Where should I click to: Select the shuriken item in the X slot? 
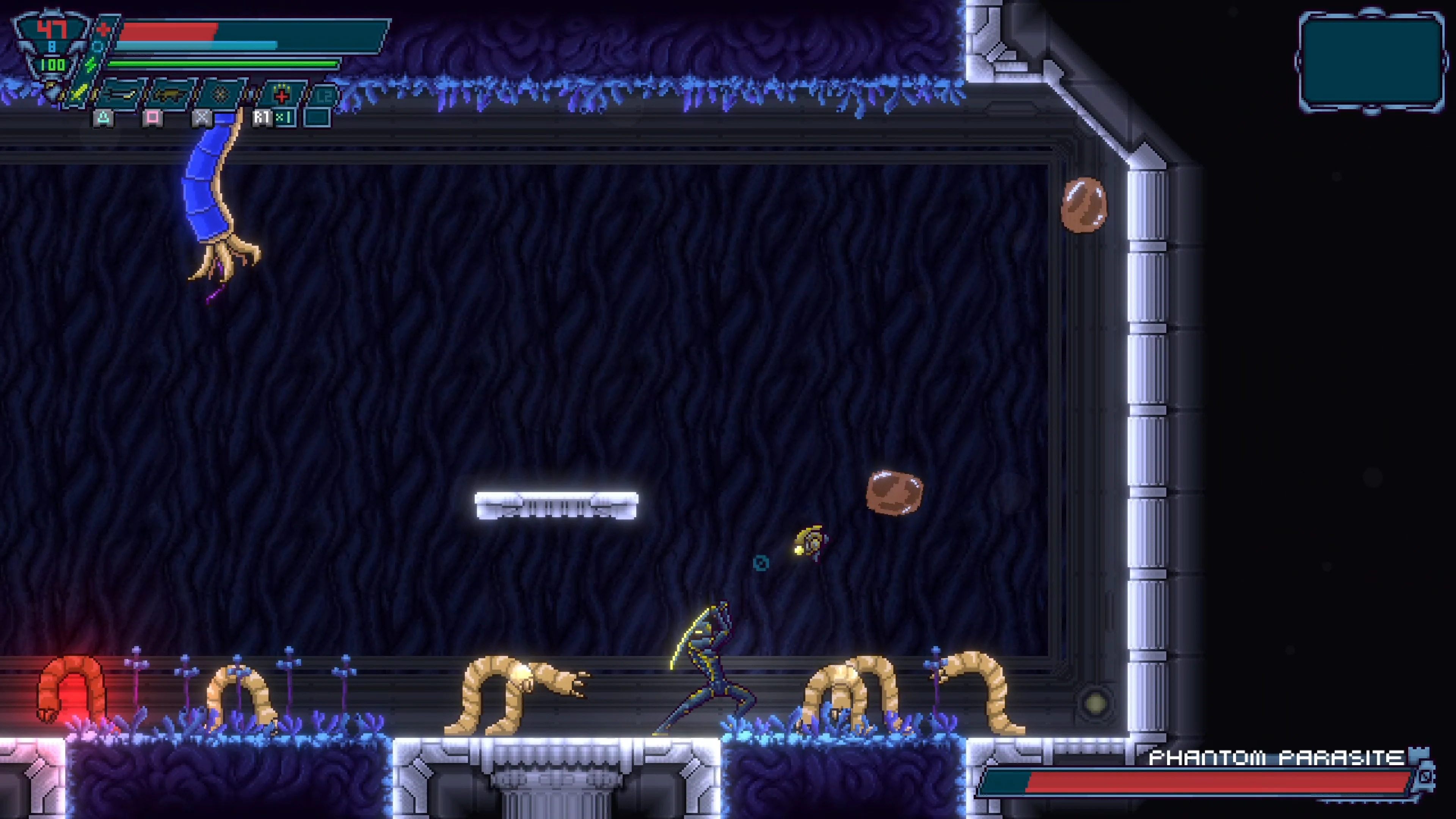220,94
